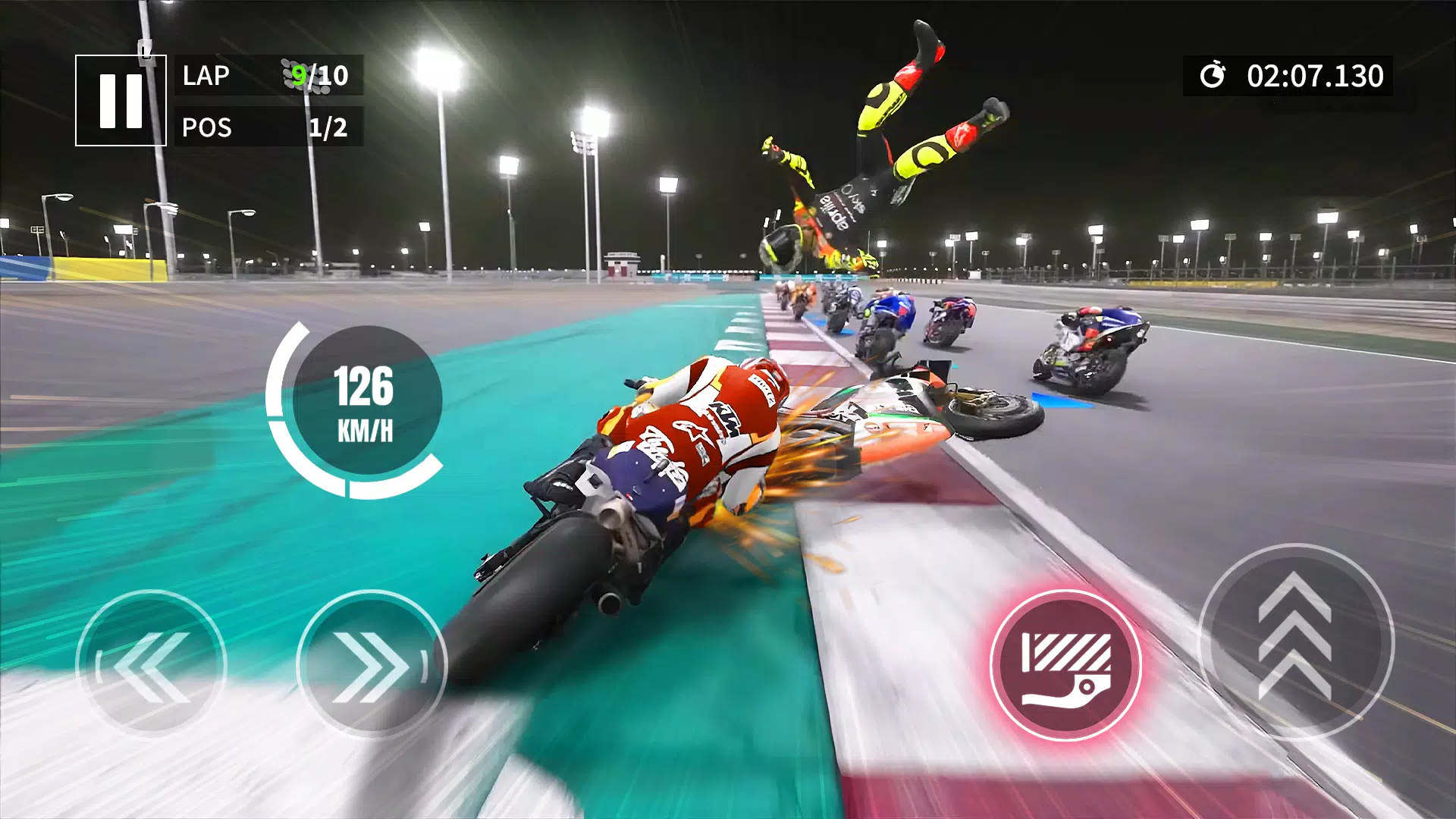Tap the circular speedometer gauge

click(x=366, y=403)
